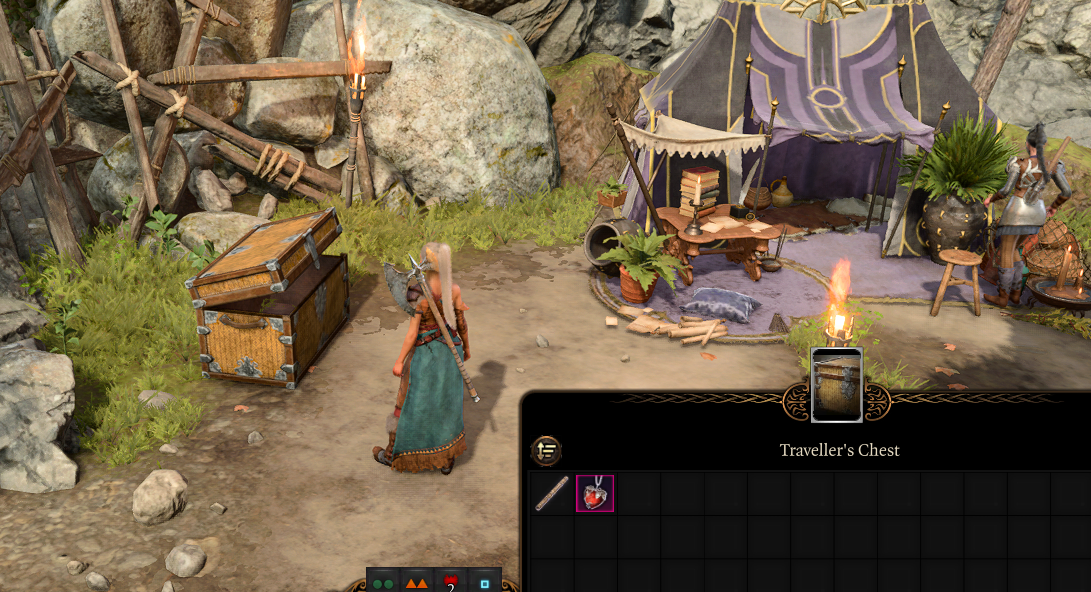Pick the red heart amulet from the chest
The image size is (1091, 592).
tap(595, 493)
